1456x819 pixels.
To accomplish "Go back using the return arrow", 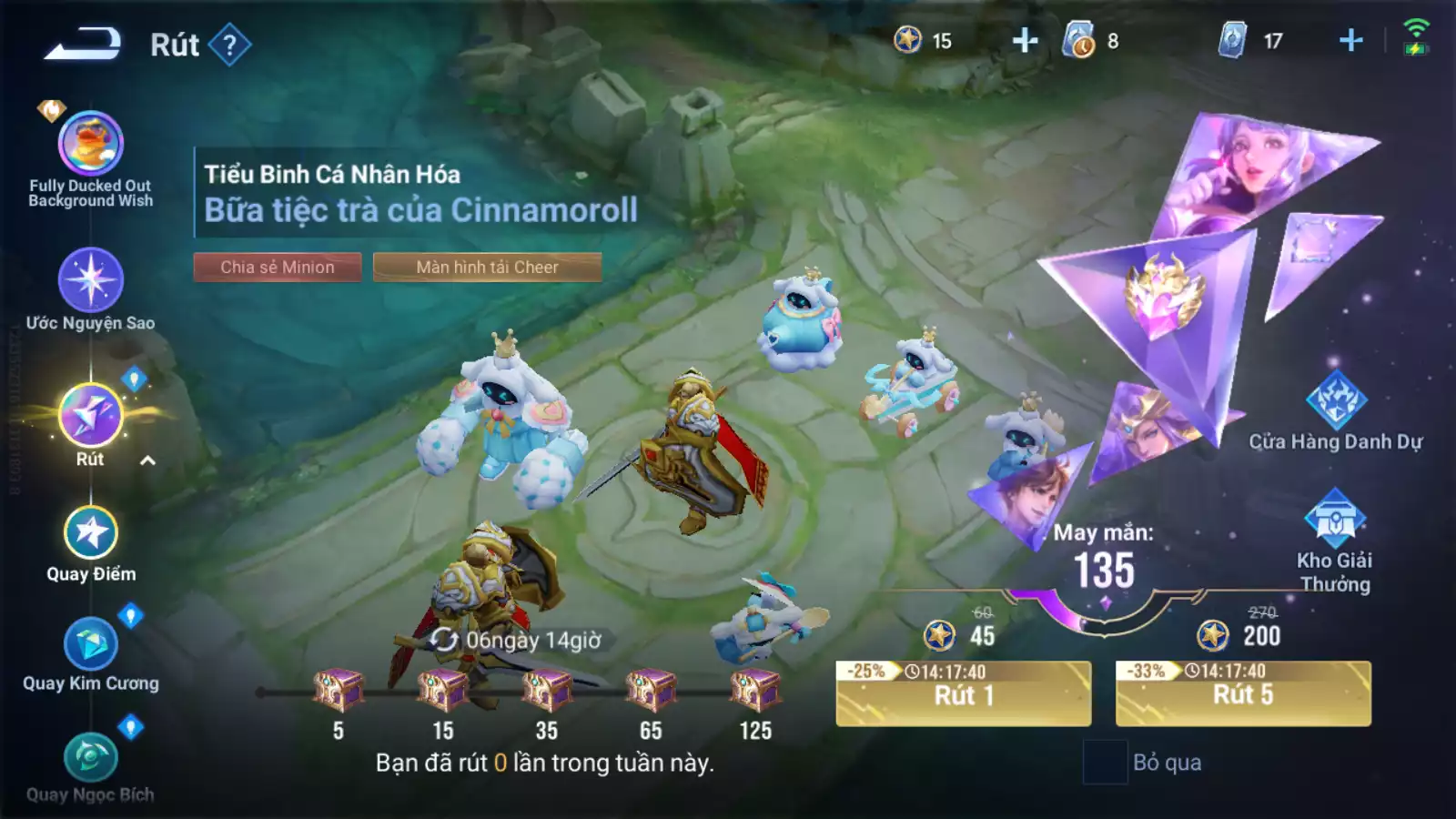I will 83,44.
